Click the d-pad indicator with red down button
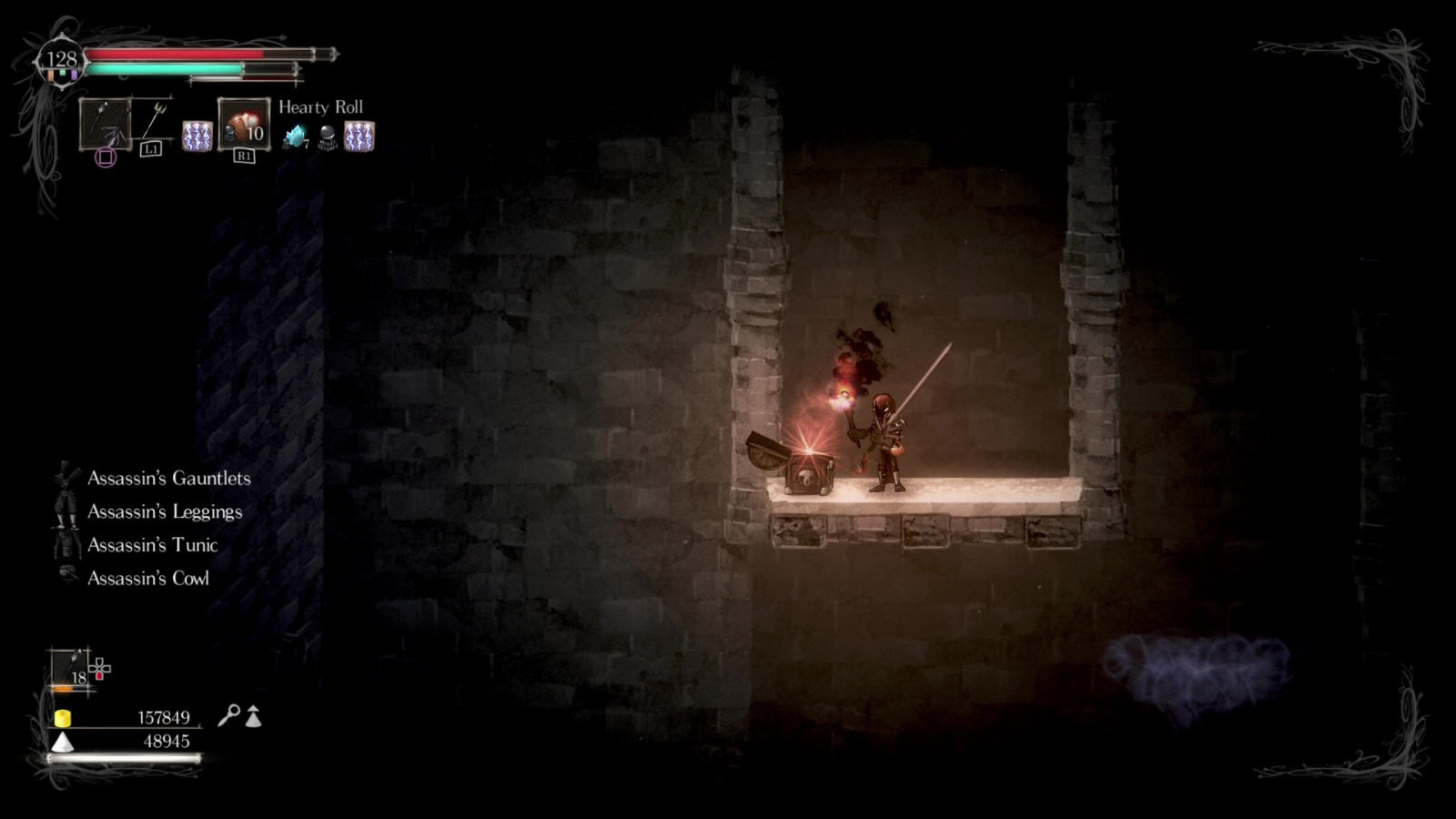 pyautogui.click(x=100, y=671)
